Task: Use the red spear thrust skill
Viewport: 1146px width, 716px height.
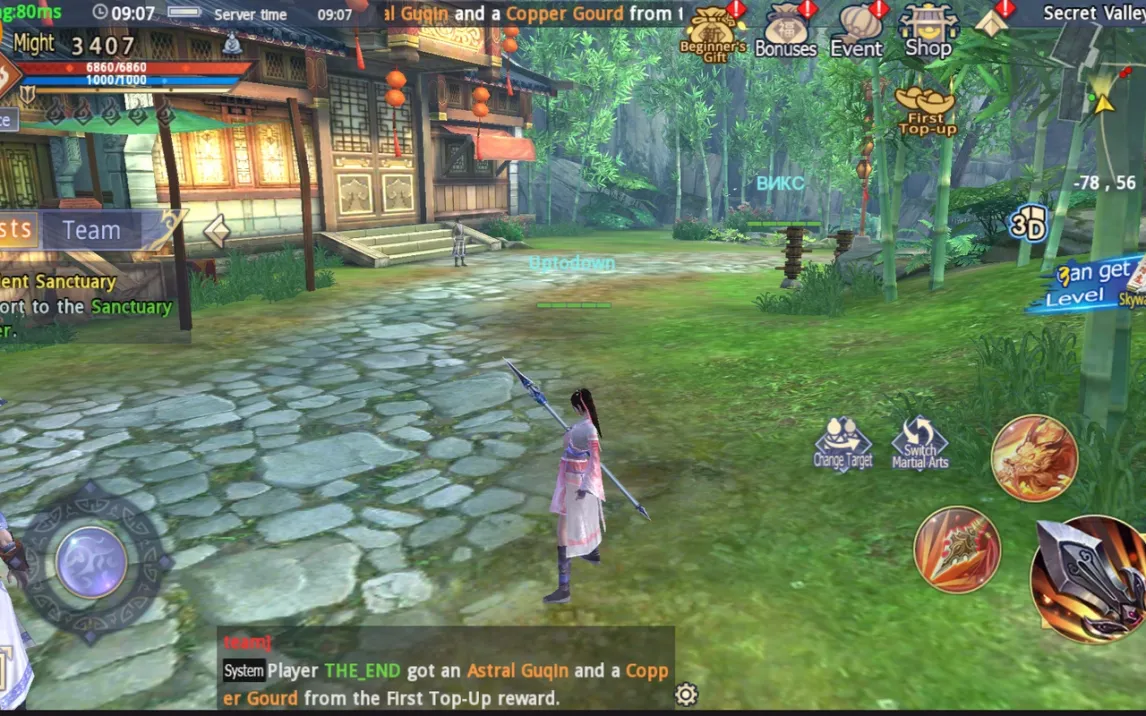Action: [957, 550]
